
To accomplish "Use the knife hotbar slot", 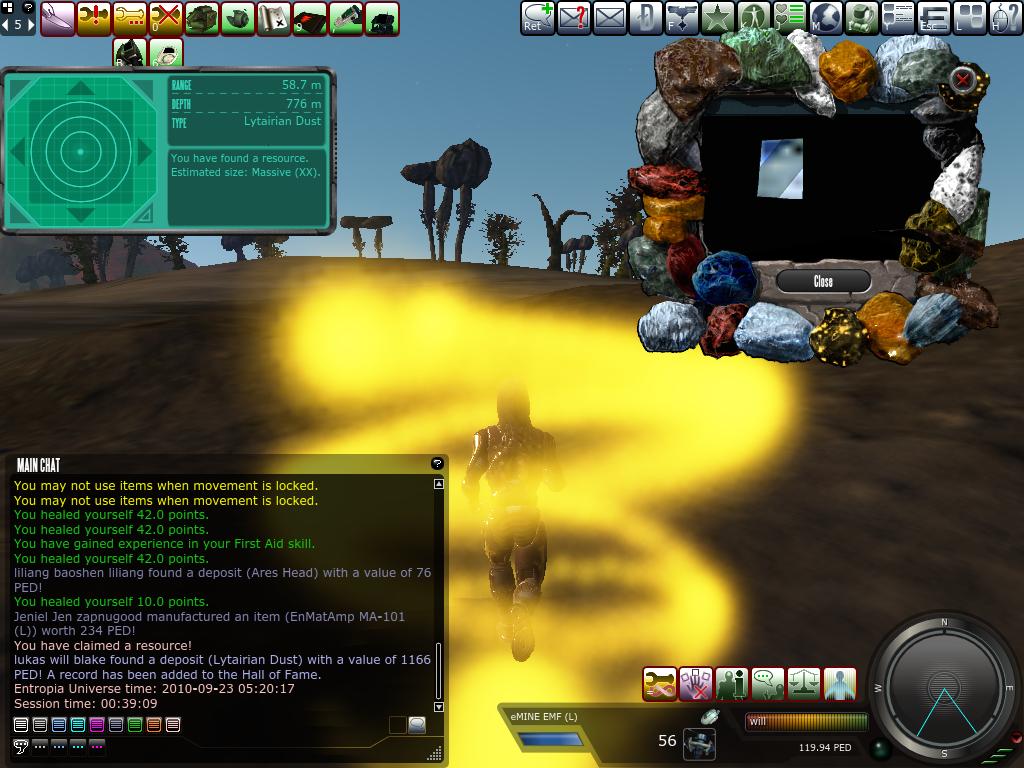I will click(x=57, y=18).
